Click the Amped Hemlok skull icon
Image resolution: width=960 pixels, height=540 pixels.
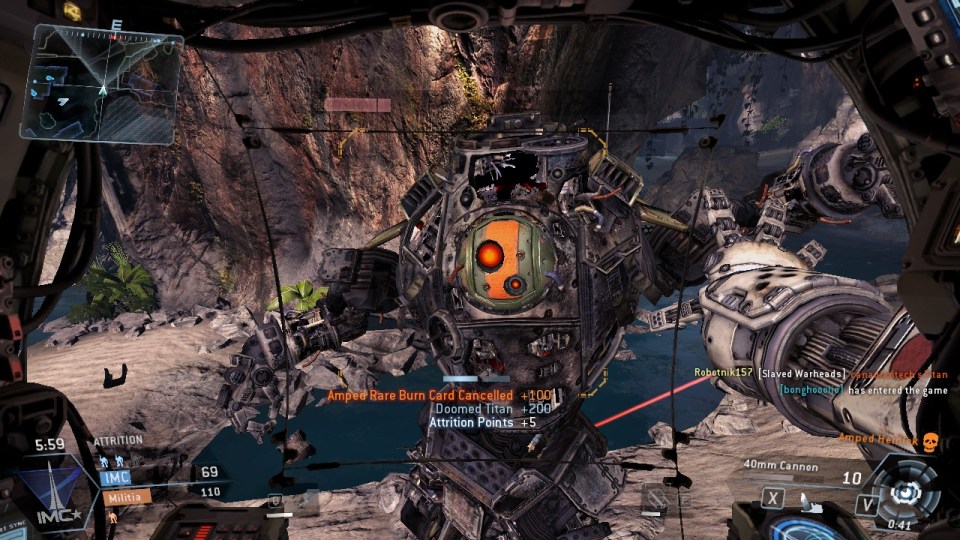click(929, 439)
